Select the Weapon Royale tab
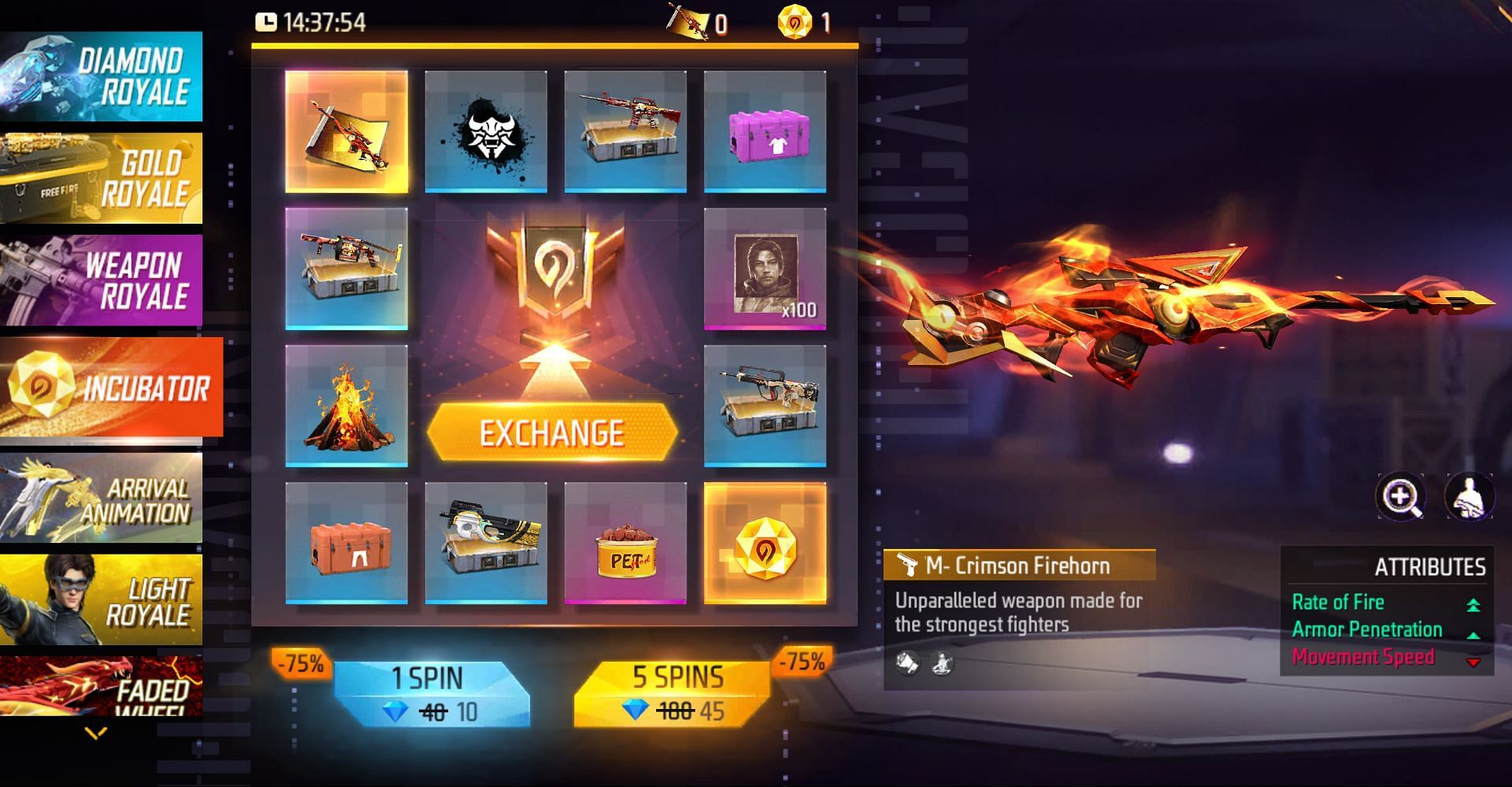The height and width of the screenshot is (787, 1512). click(x=101, y=280)
